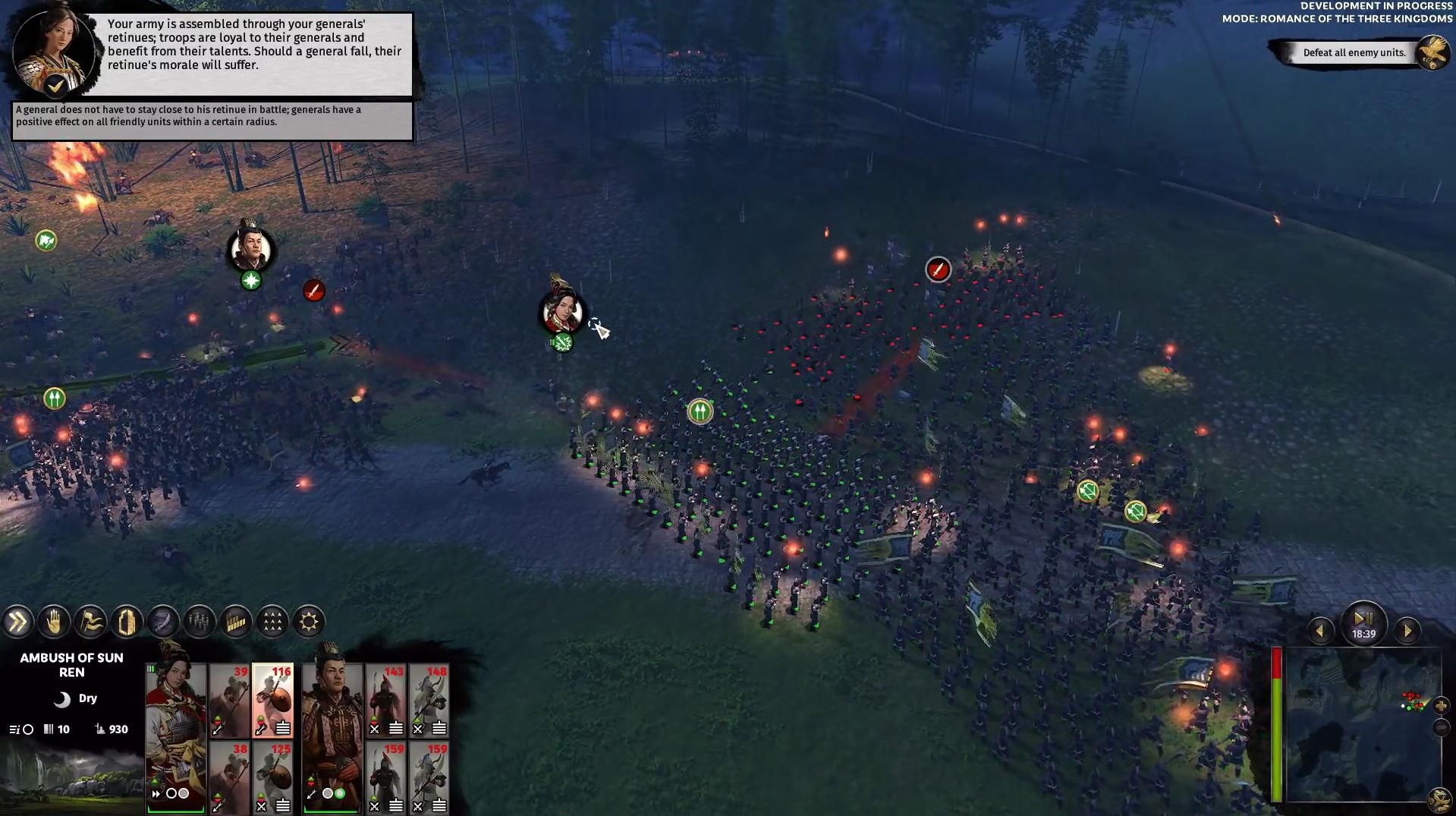Screen dimensions: 1456x816
Task: Confirm the advisor message with the checkmark
Action: (x=55, y=86)
